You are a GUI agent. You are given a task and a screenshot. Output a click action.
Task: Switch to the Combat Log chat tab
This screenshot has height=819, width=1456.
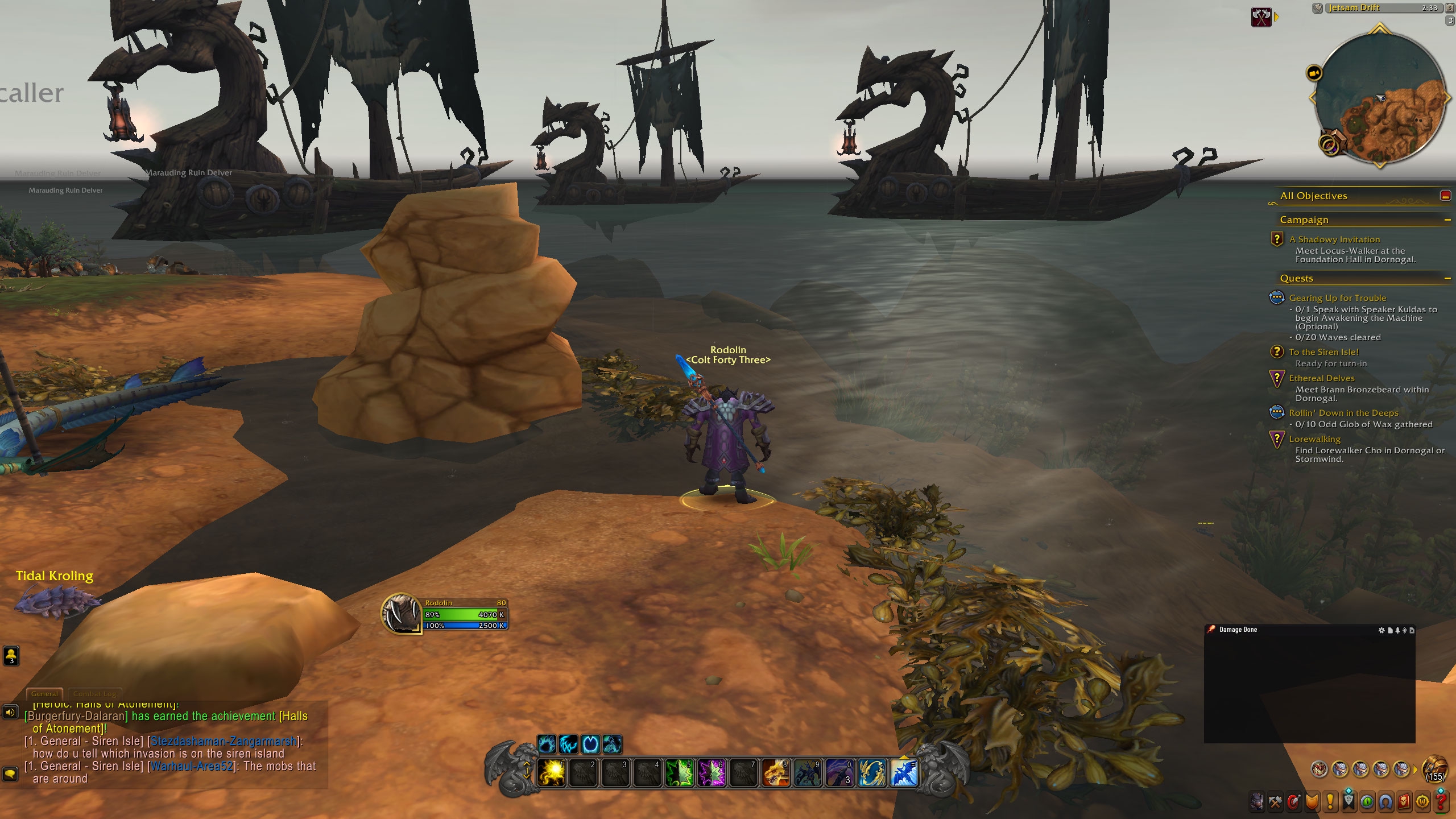(x=94, y=694)
